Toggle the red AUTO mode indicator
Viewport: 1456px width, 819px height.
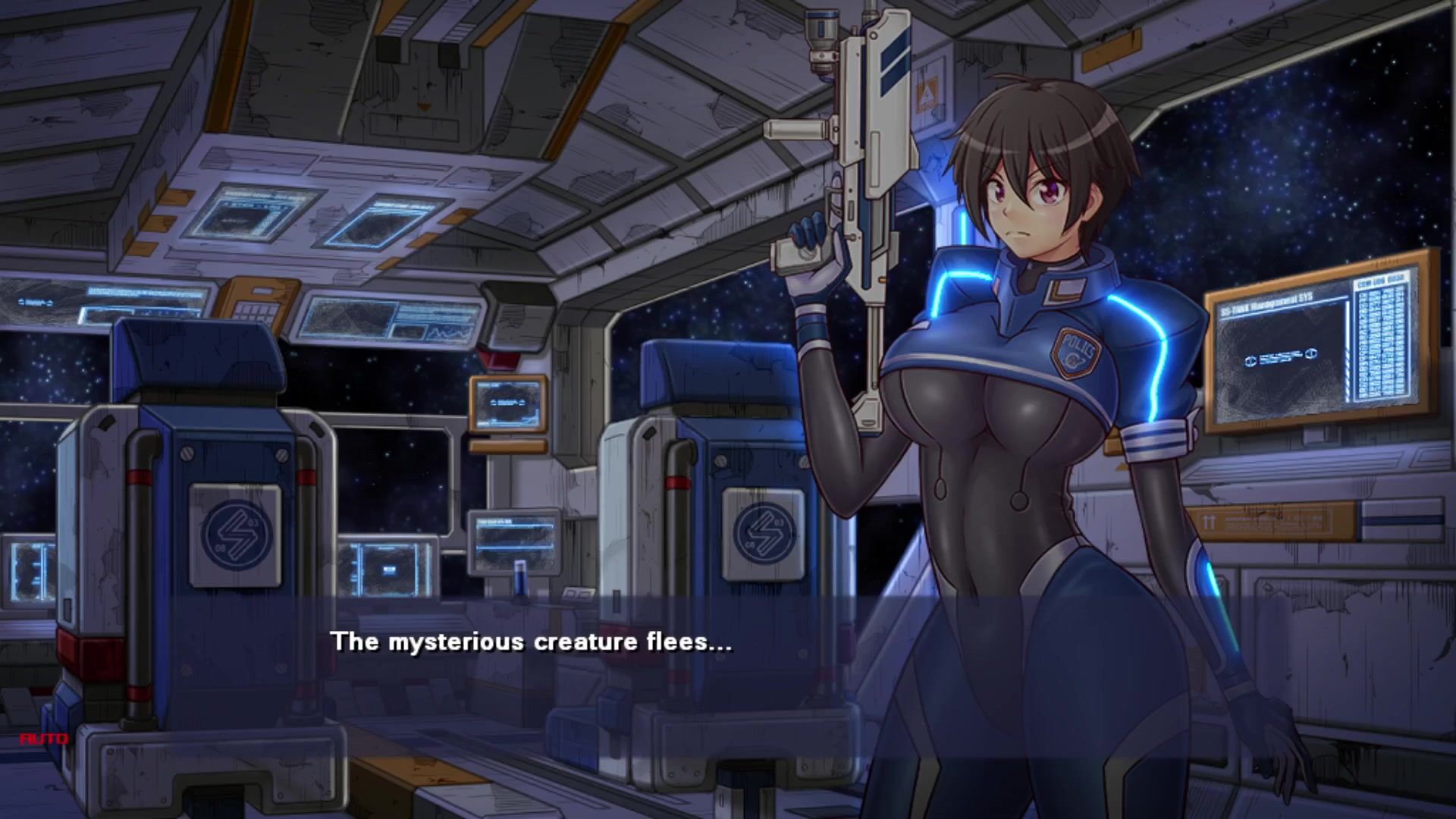click(44, 738)
